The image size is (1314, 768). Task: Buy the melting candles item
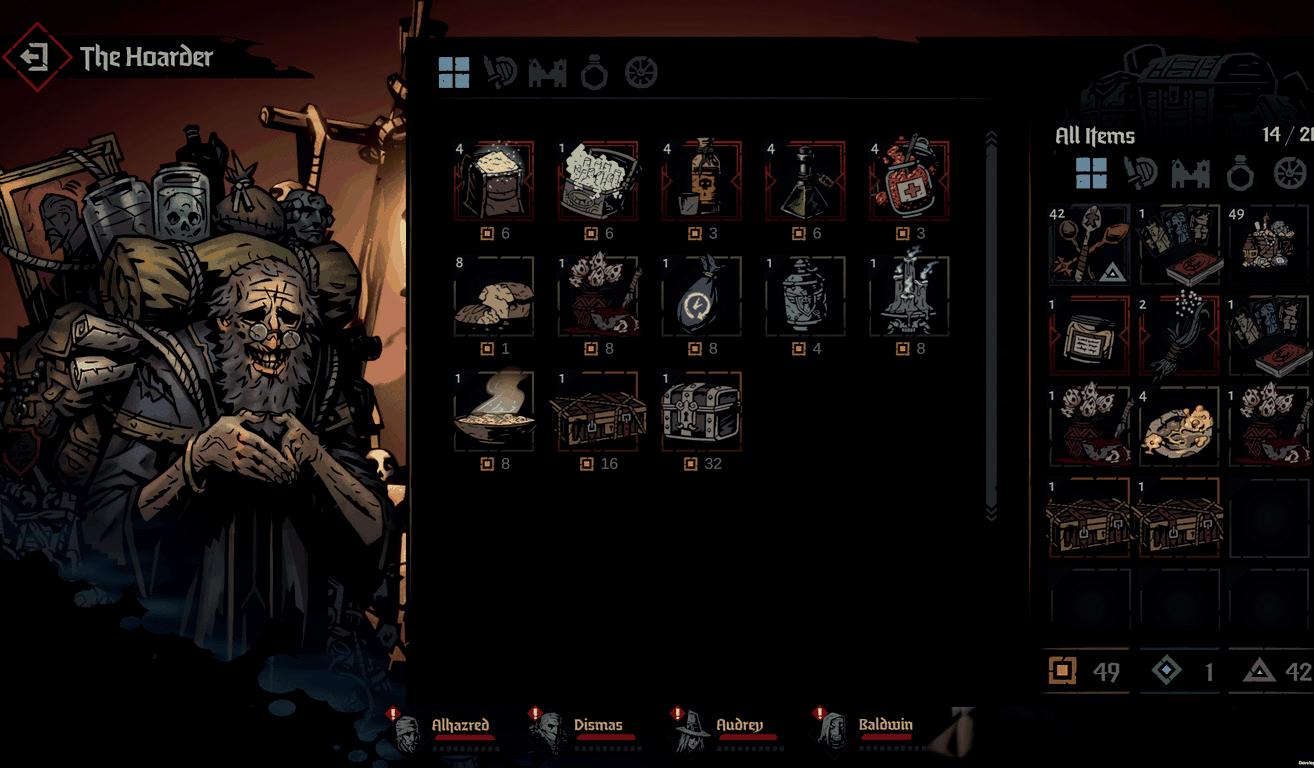tap(908, 296)
